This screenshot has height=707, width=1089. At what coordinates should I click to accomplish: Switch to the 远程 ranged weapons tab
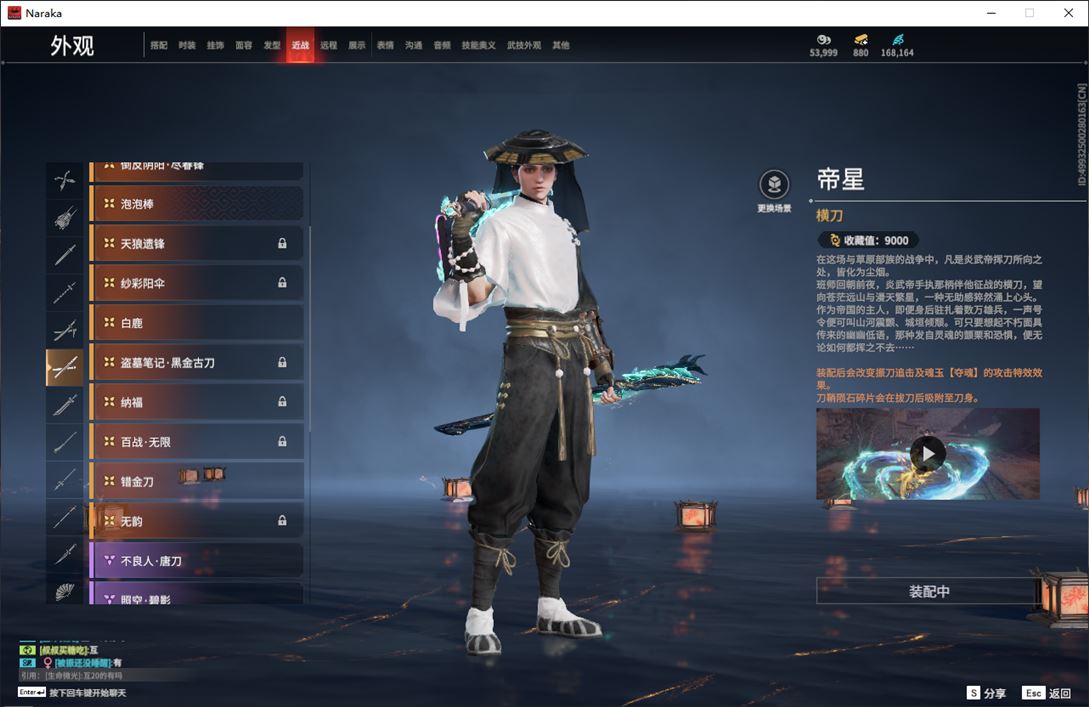328,46
